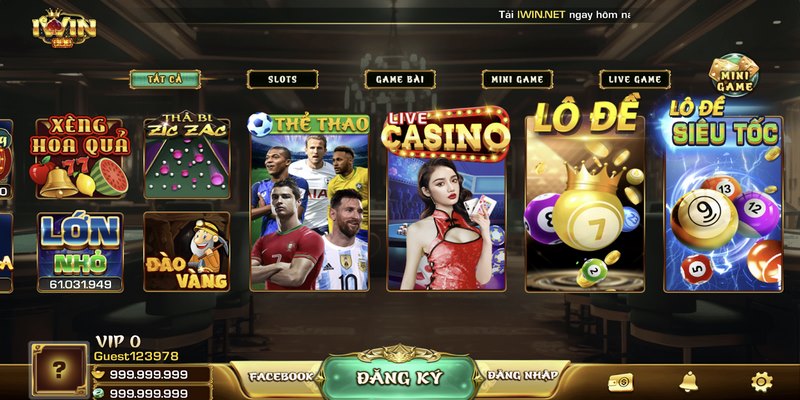Show the Mini Game category tab

pos(517,79)
